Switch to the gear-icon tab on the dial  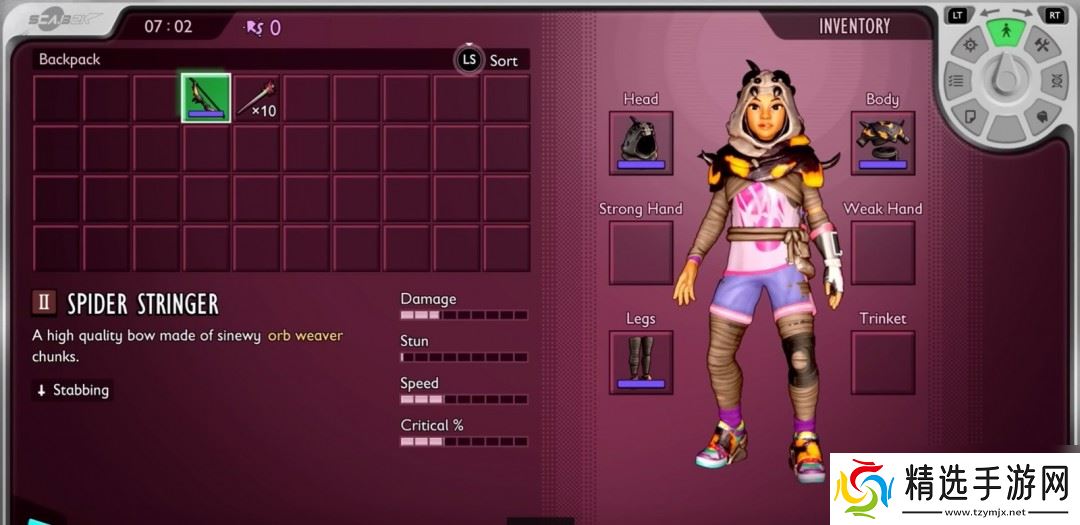[969, 45]
